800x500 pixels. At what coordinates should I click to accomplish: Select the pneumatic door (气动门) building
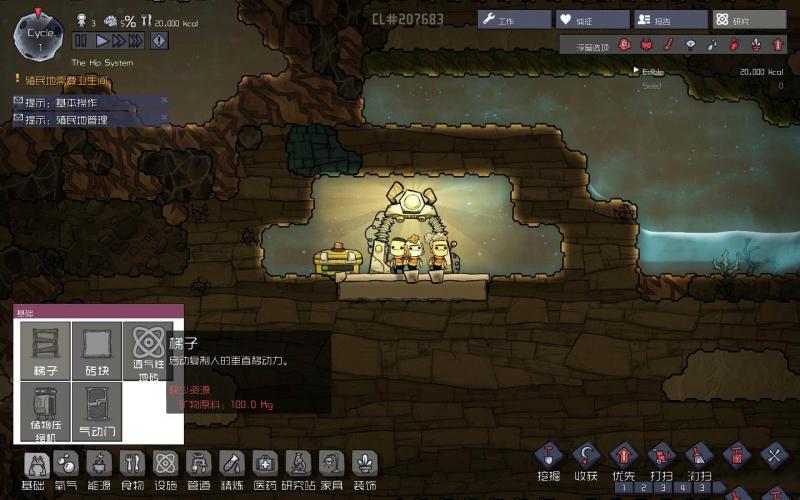97,410
